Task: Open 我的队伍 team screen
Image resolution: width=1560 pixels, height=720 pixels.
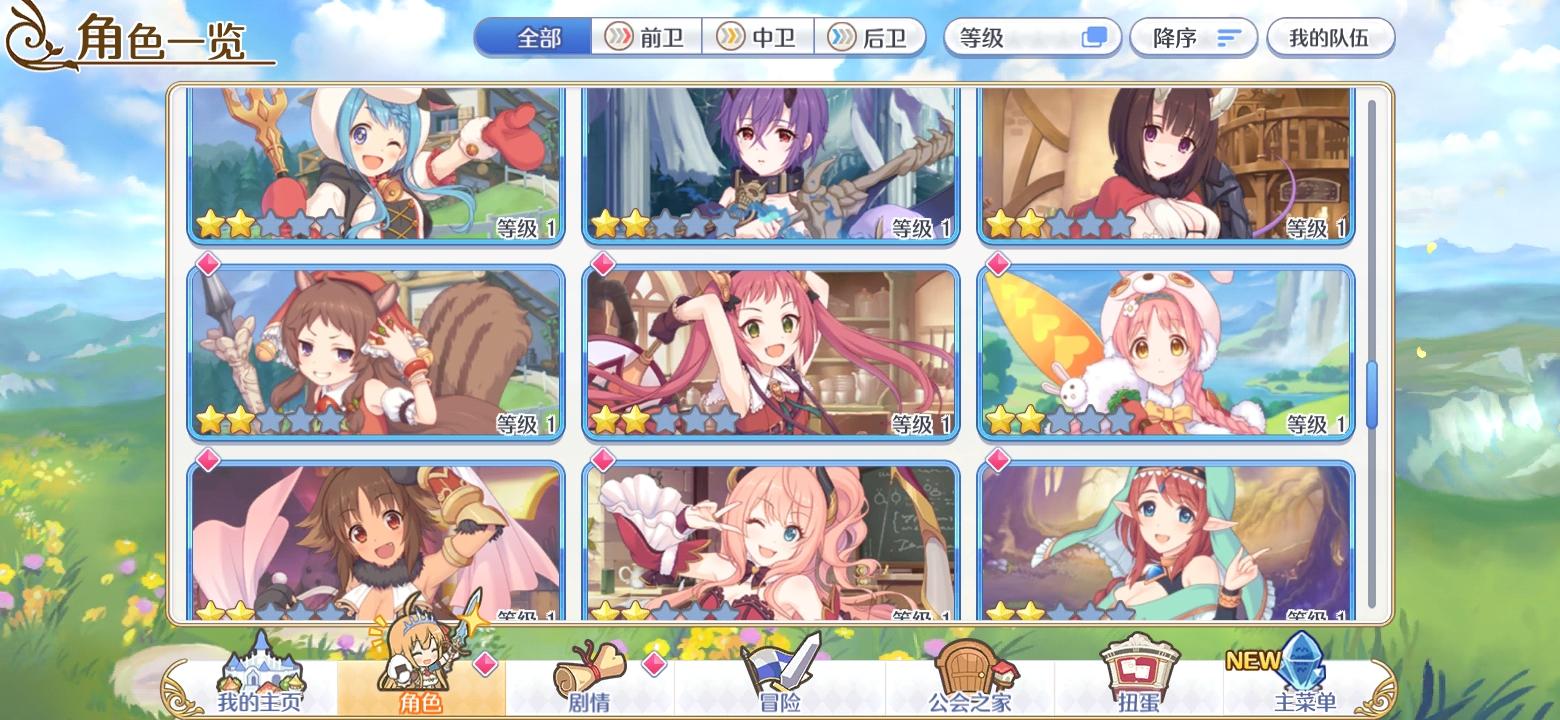Action: pos(1331,37)
